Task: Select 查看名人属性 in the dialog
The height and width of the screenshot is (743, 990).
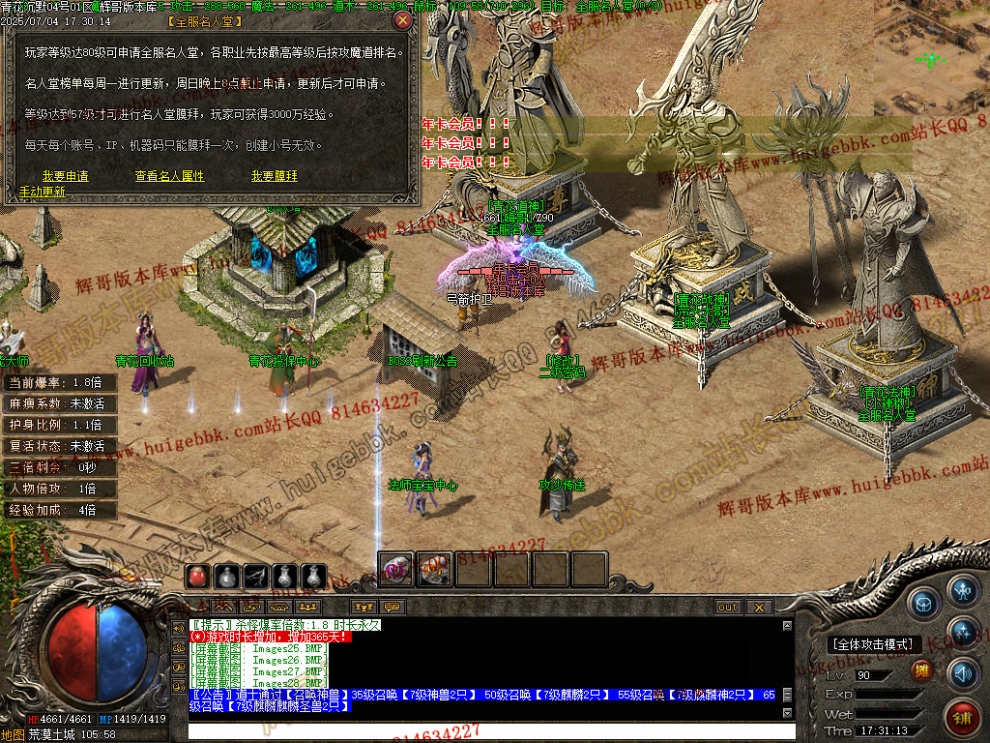Action: 169,176
